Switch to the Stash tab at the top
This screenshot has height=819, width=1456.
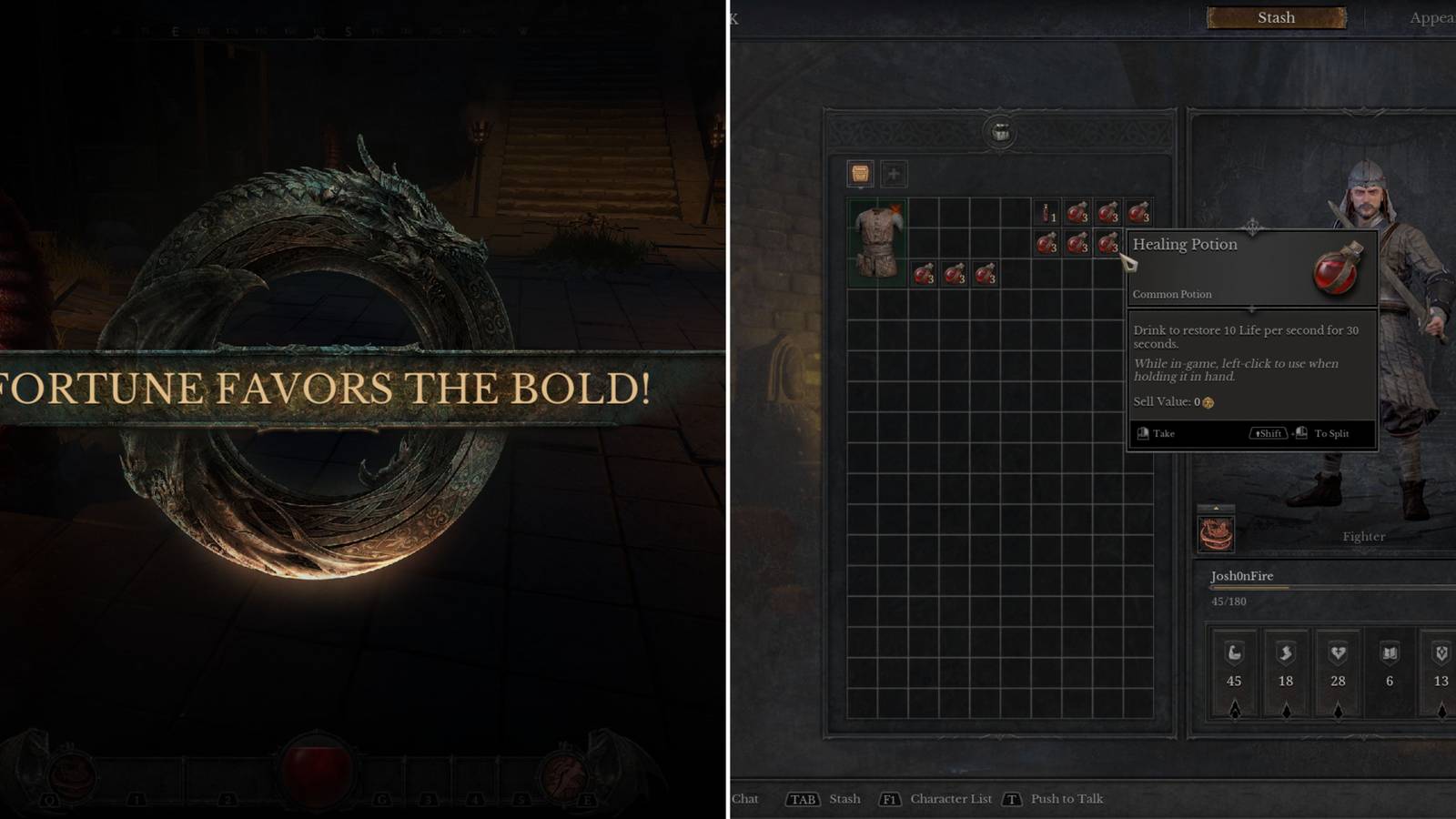1275,17
